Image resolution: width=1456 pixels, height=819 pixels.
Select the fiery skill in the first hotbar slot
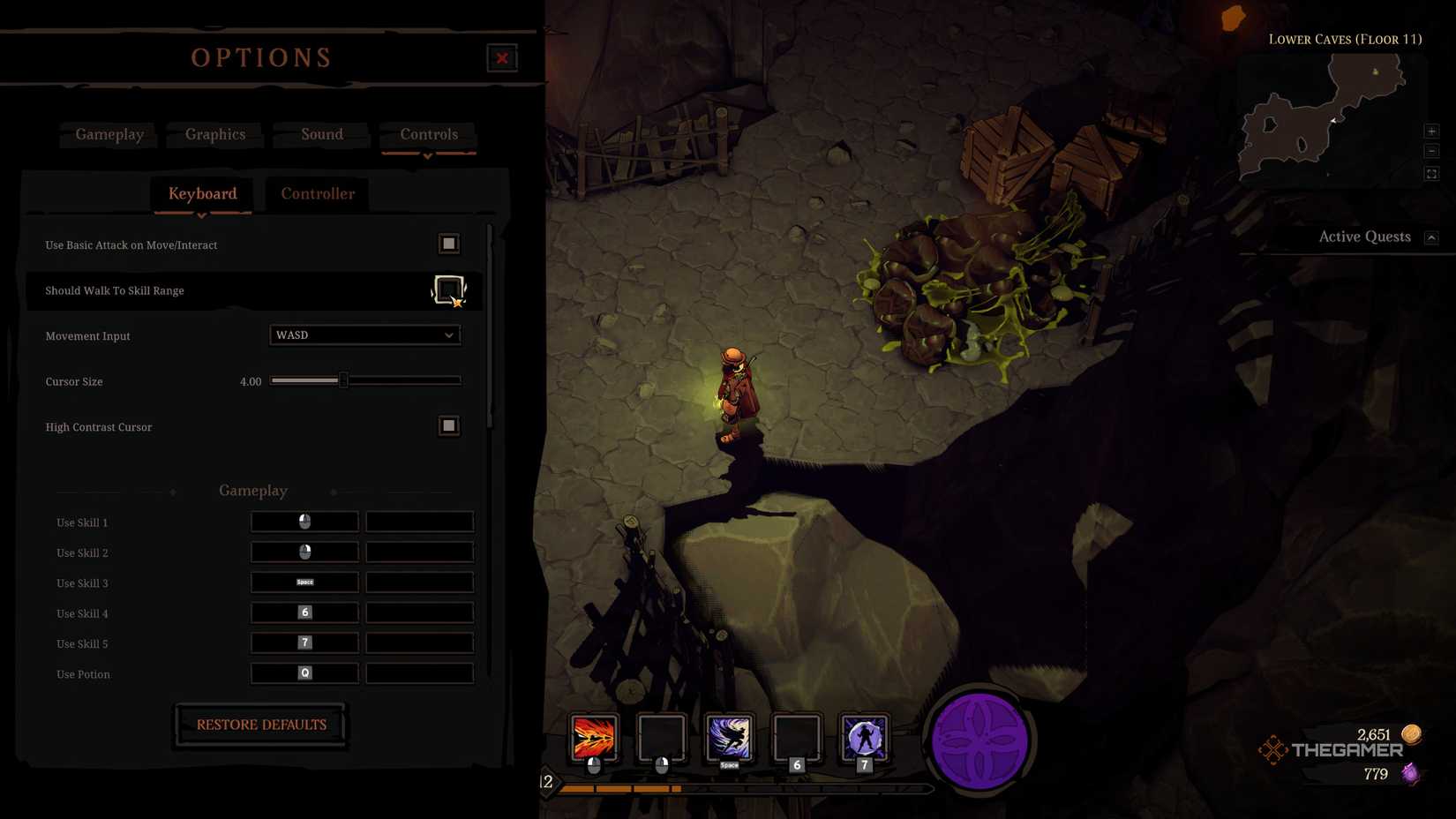pyautogui.click(x=596, y=741)
